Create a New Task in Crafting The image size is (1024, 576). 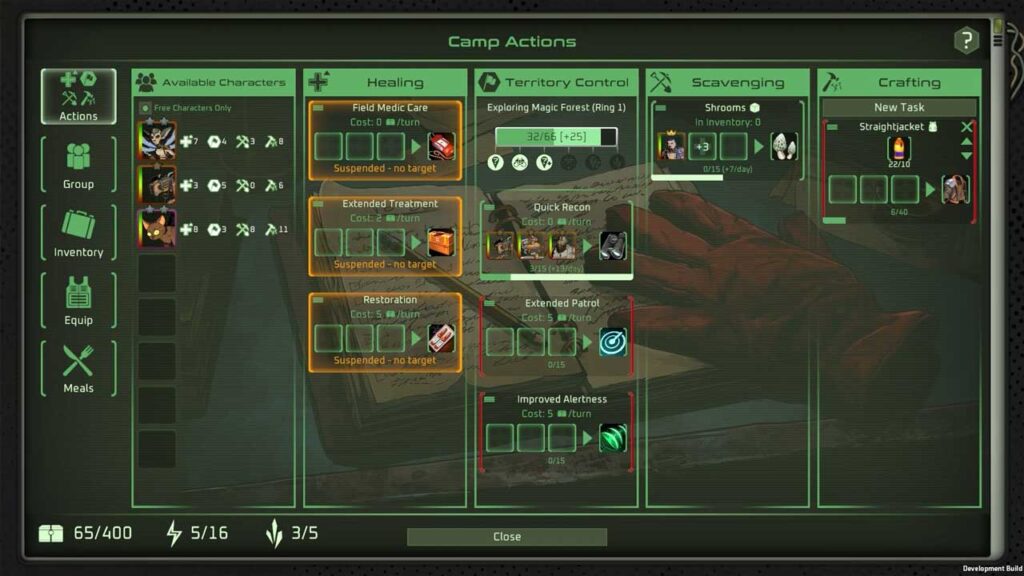(899, 108)
